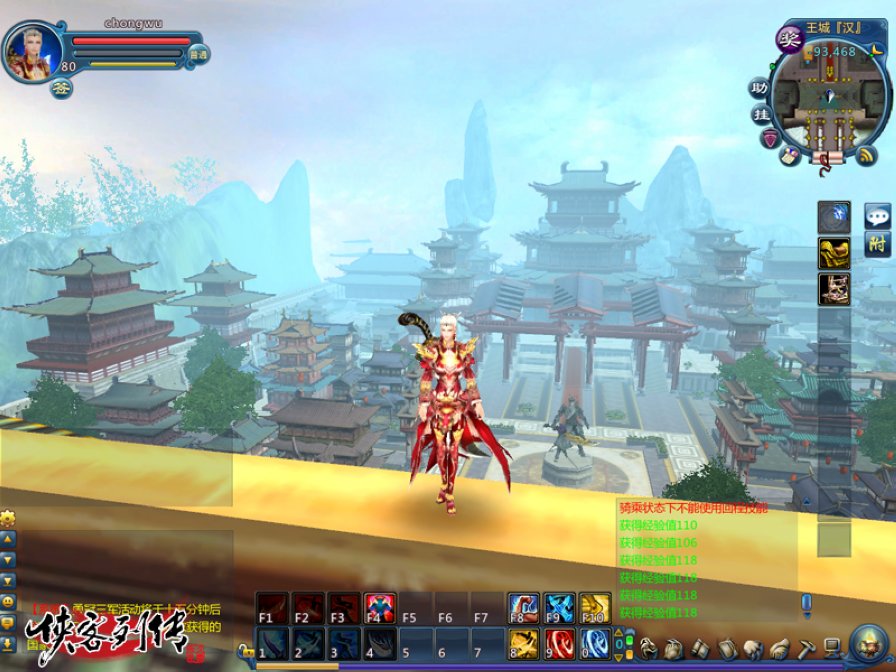896x672 pixels.
Task: Activate the F10 golden skill
Action: tap(595, 608)
